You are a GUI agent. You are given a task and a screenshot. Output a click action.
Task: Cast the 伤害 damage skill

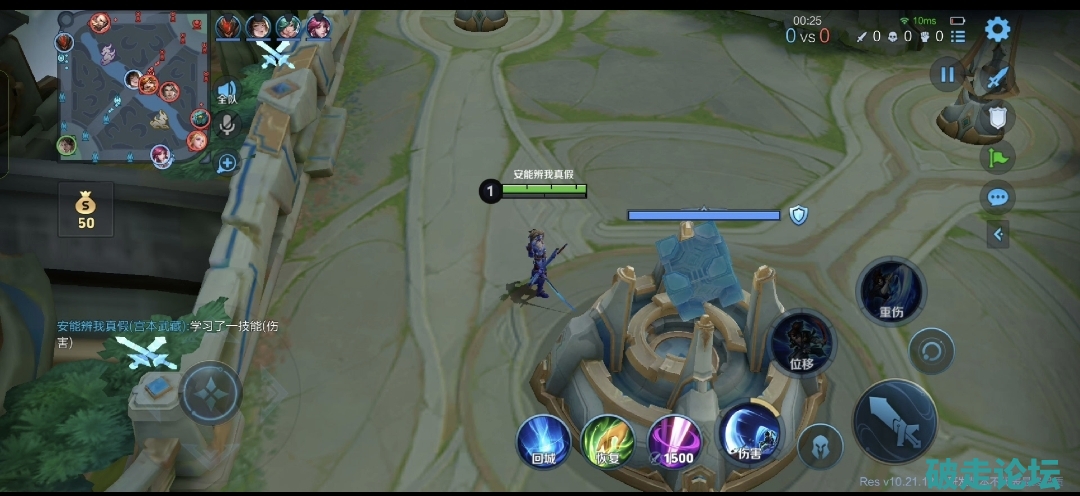(x=750, y=436)
